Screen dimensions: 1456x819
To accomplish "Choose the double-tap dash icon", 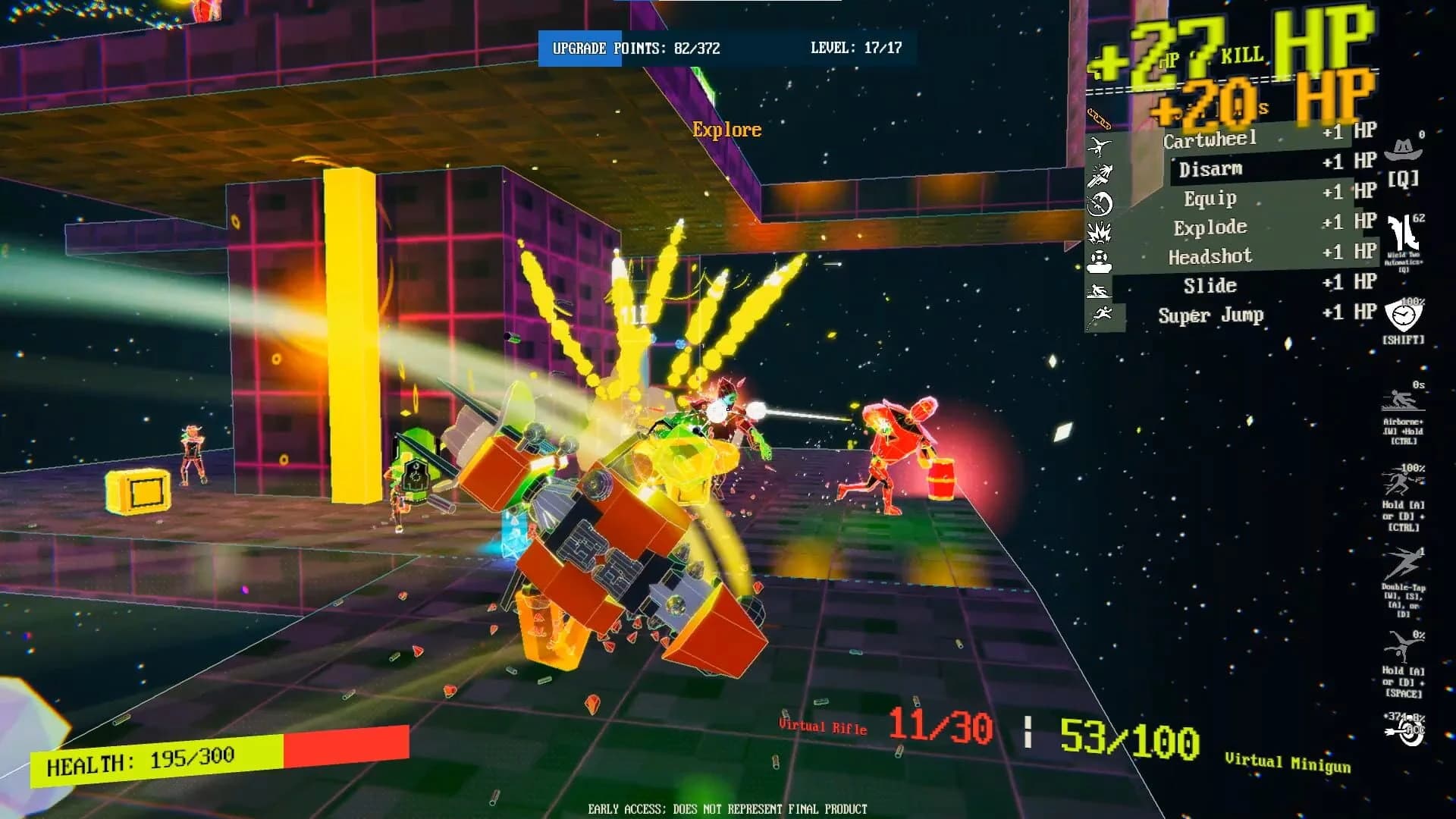I will tap(1403, 565).
